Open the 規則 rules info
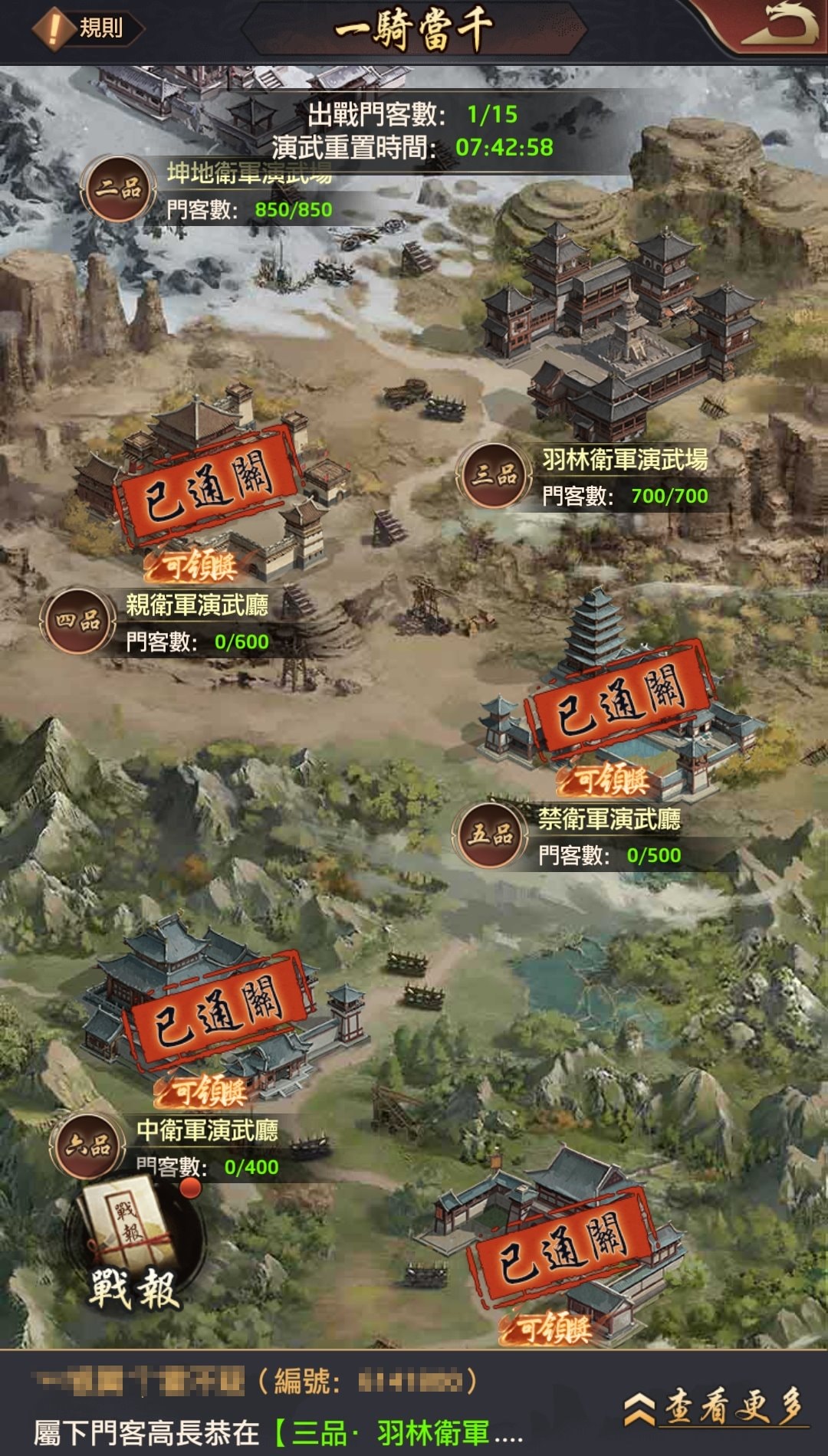Screen dimensions: 828x1456 click(x=87, y=28)
